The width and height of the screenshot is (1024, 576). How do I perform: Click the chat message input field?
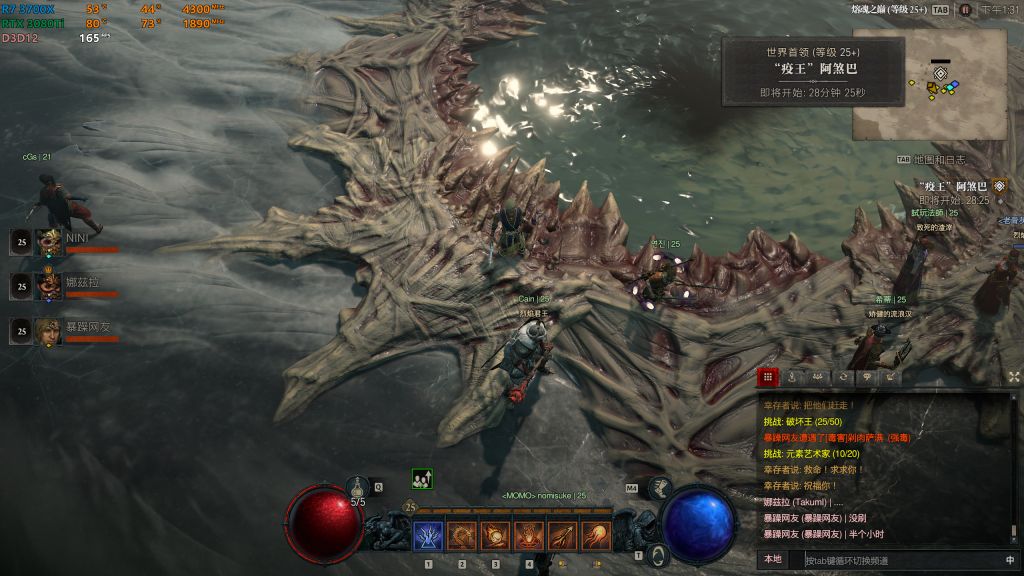pos(890,560)
